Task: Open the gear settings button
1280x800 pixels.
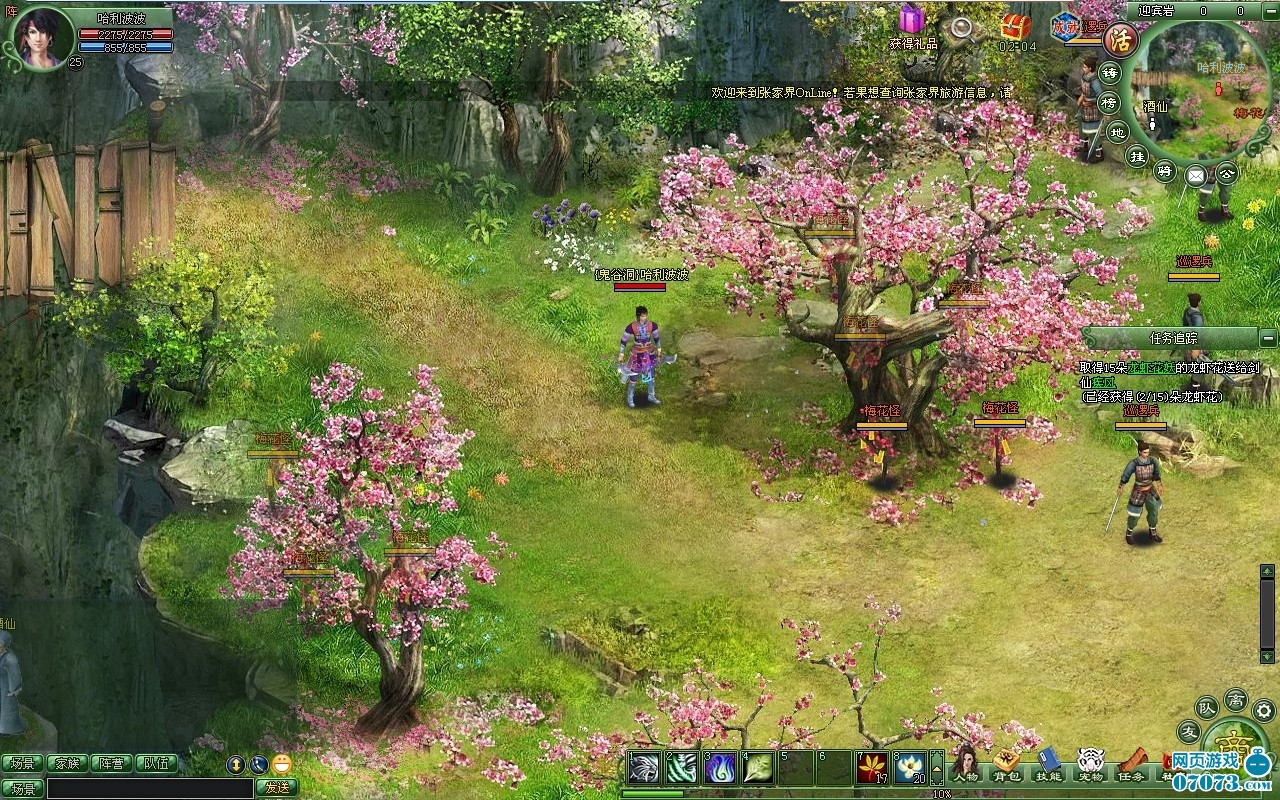Action: pos(1263,710)
